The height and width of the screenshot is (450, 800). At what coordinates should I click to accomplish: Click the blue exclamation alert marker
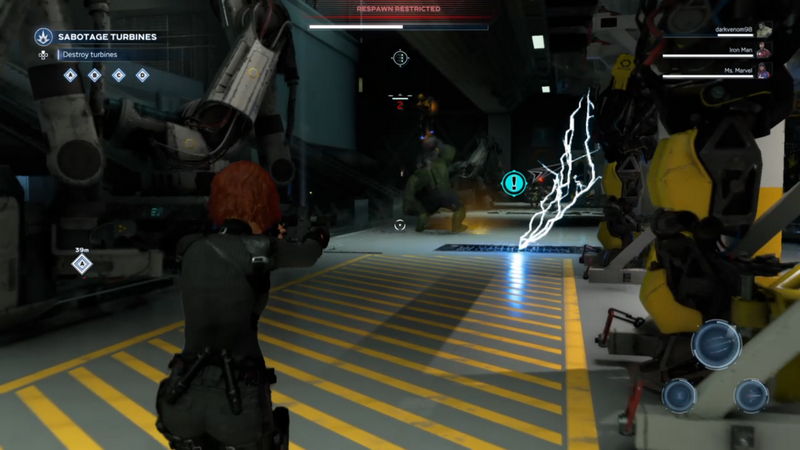(x=514, y=182)
